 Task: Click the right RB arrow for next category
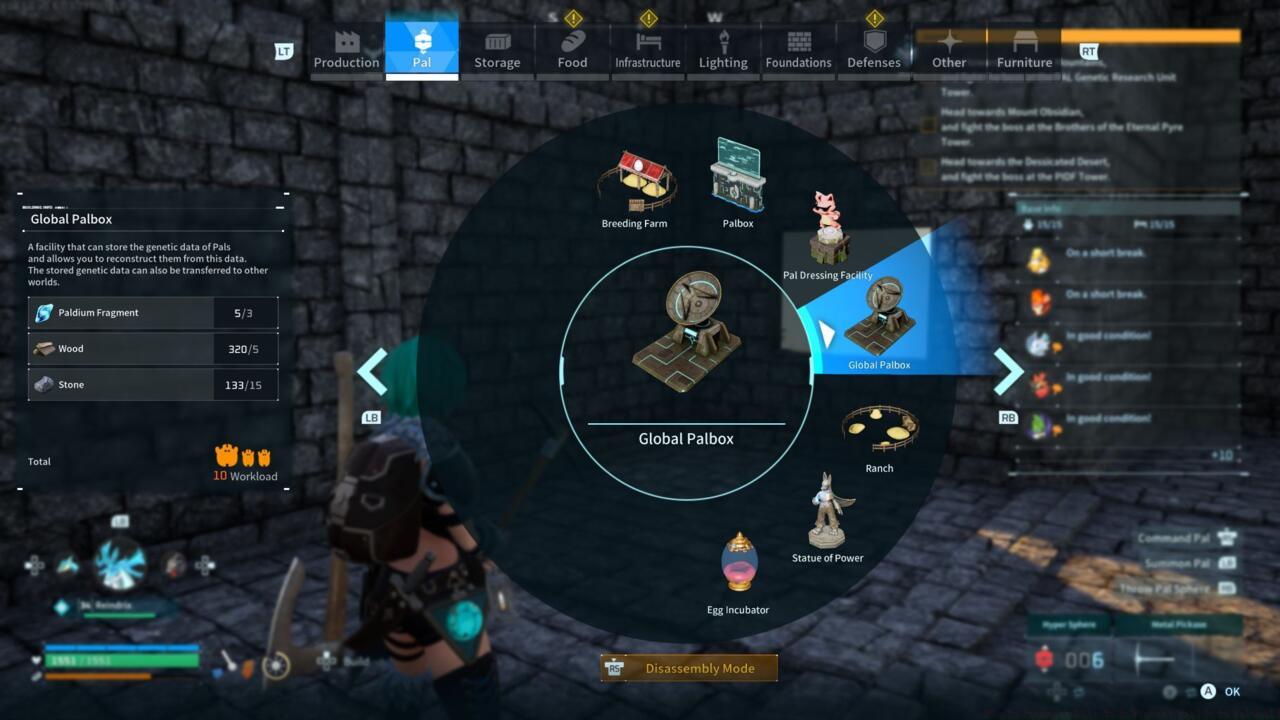click(x=1009, y=370)
